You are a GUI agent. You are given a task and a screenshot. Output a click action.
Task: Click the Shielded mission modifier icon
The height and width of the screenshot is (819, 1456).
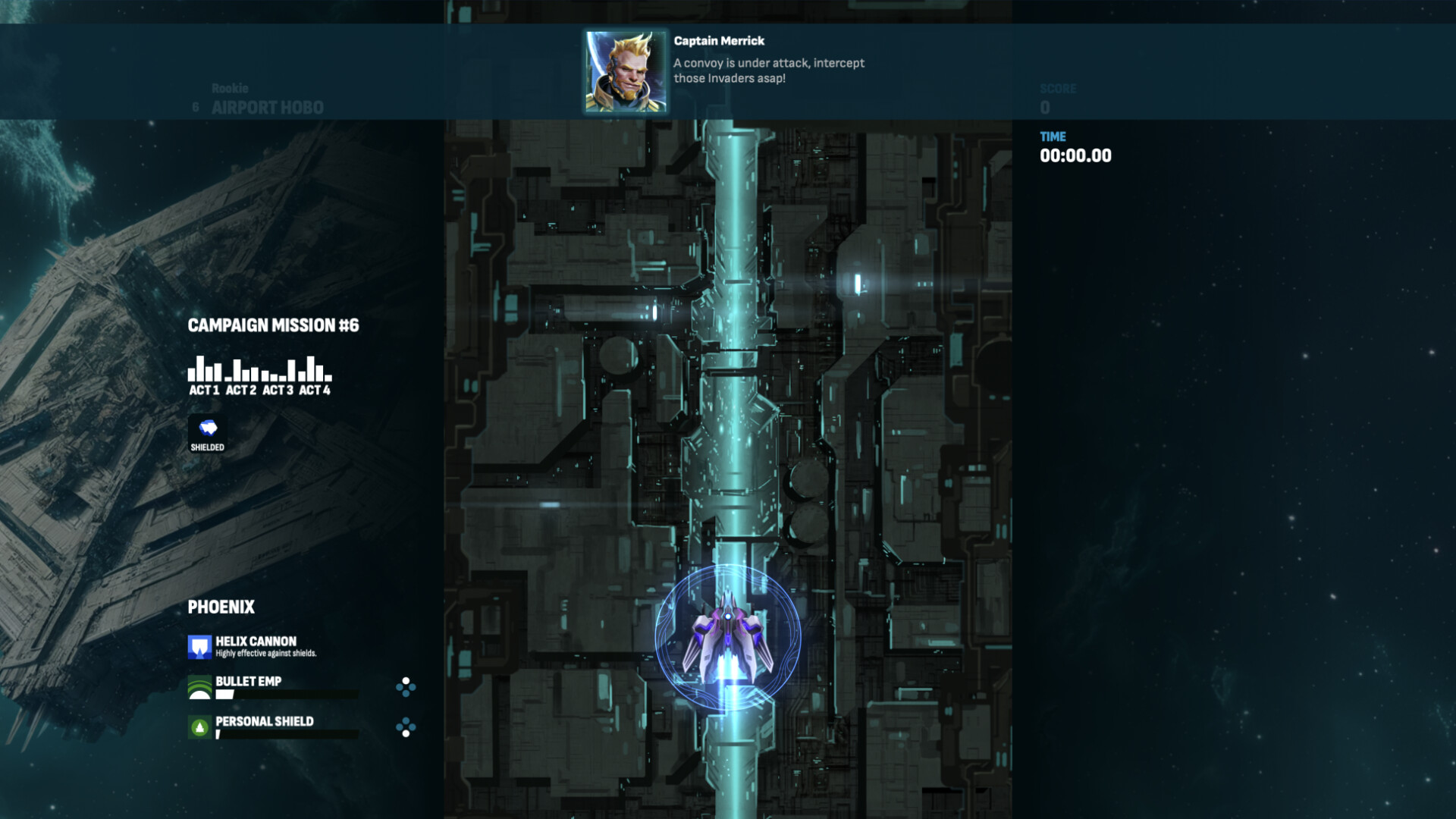208,428
